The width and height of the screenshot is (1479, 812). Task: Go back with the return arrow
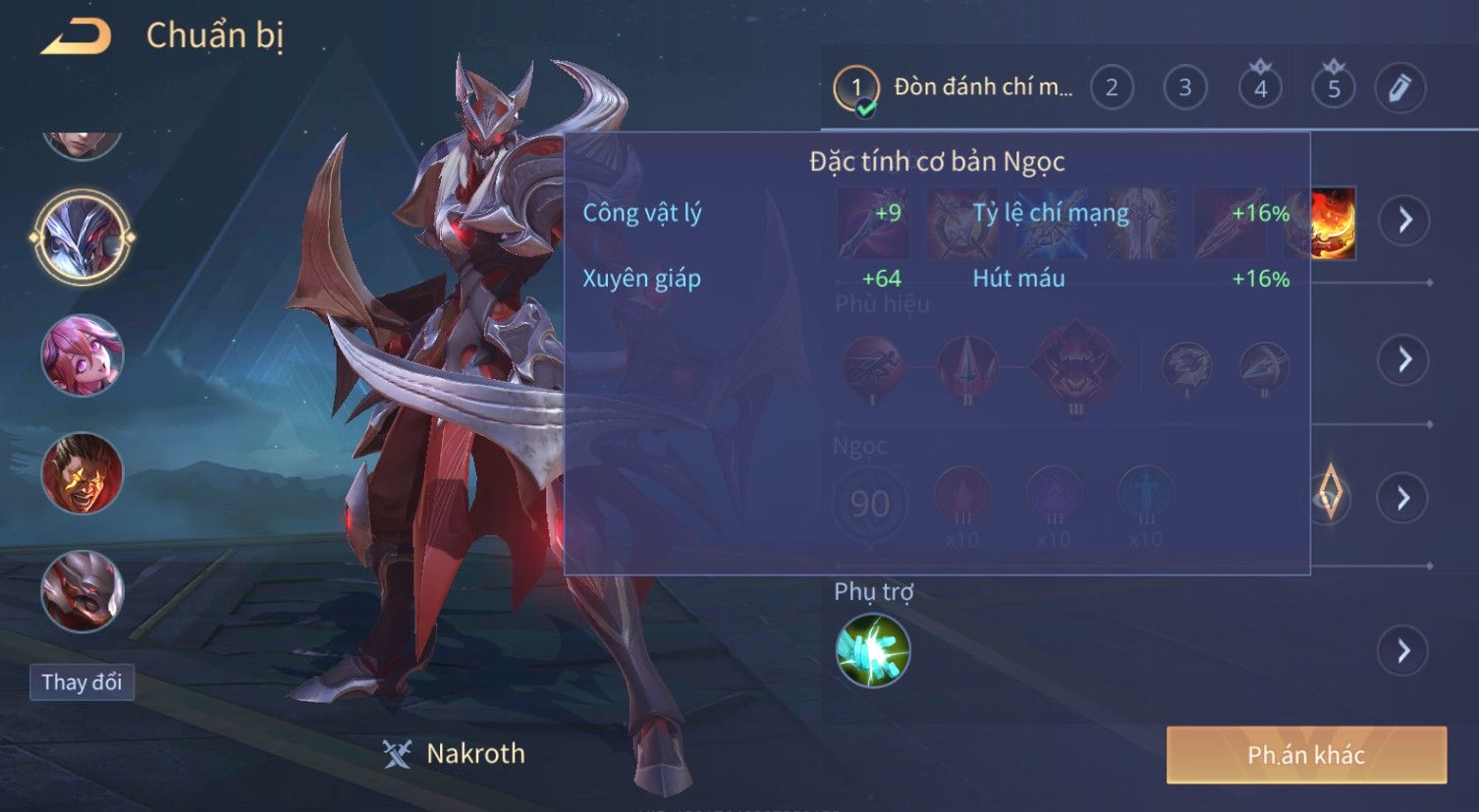(x=76, y=37)
